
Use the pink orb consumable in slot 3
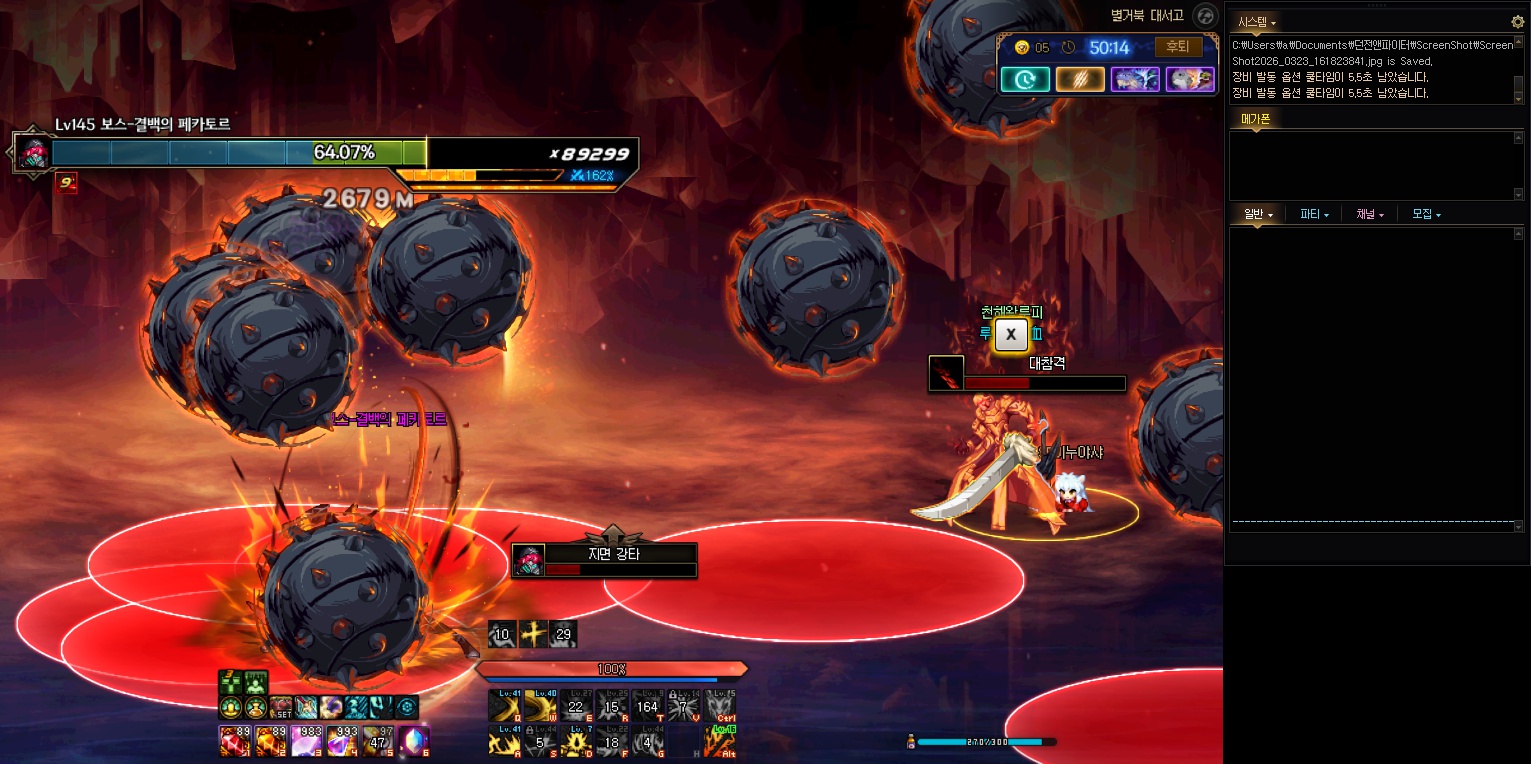(x=306, y=741)
